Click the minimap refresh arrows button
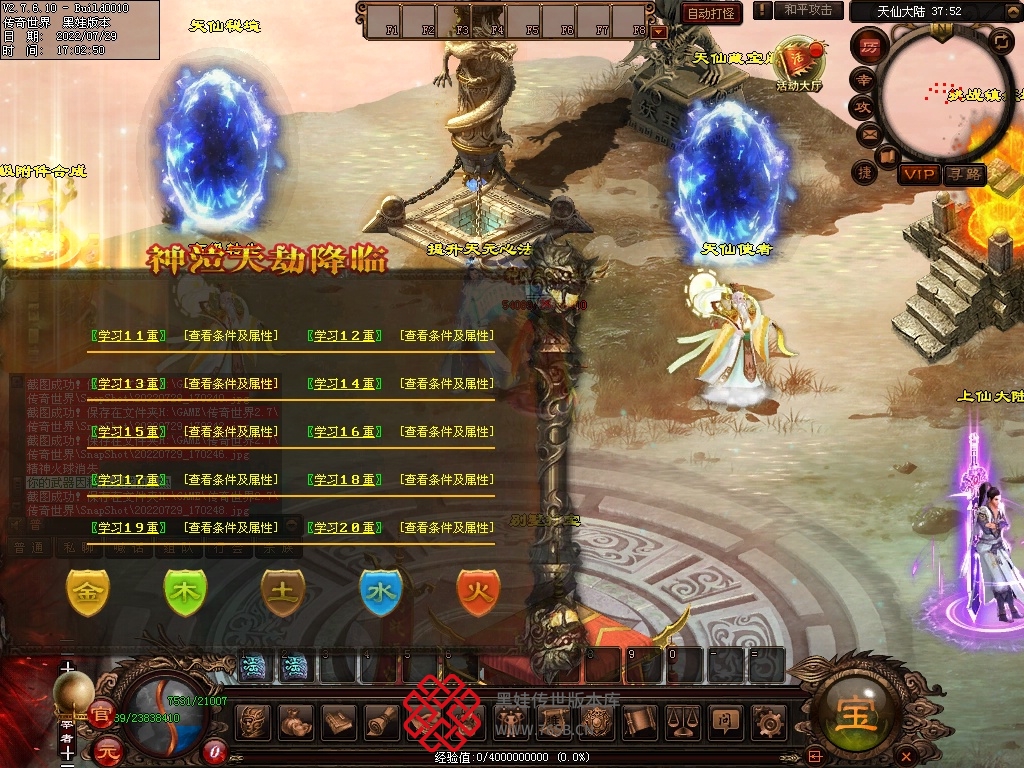 tap(1001, 40)
